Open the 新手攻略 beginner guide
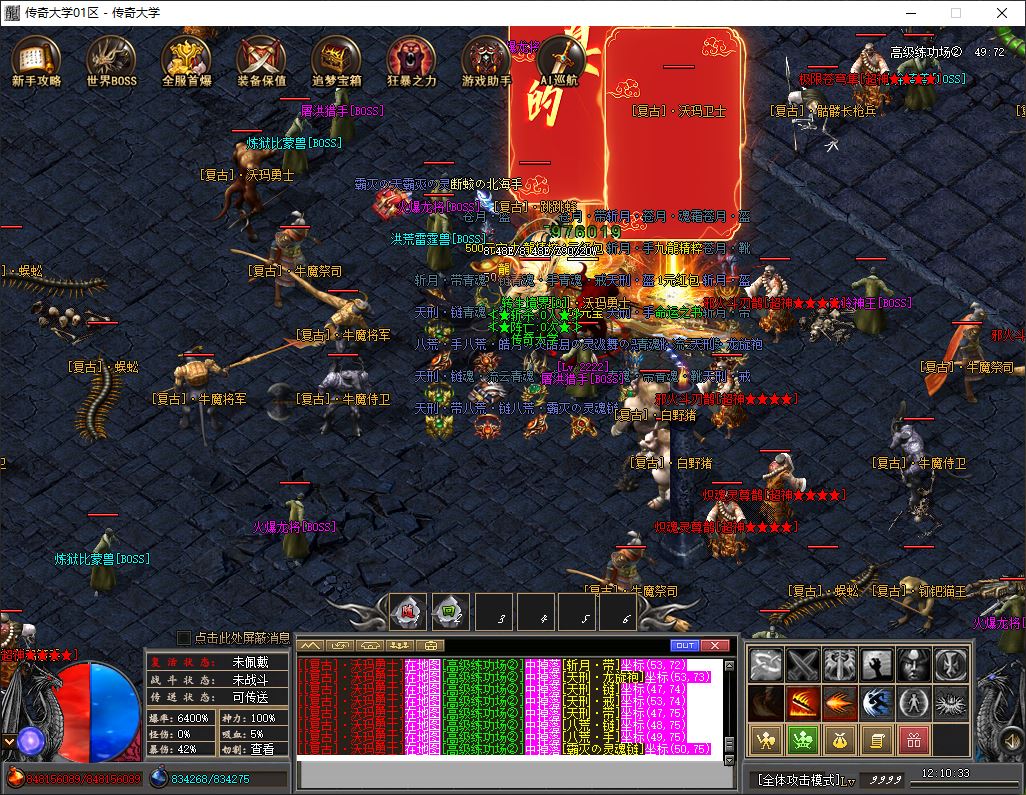 pyautogui.click(x=37, y=61)
